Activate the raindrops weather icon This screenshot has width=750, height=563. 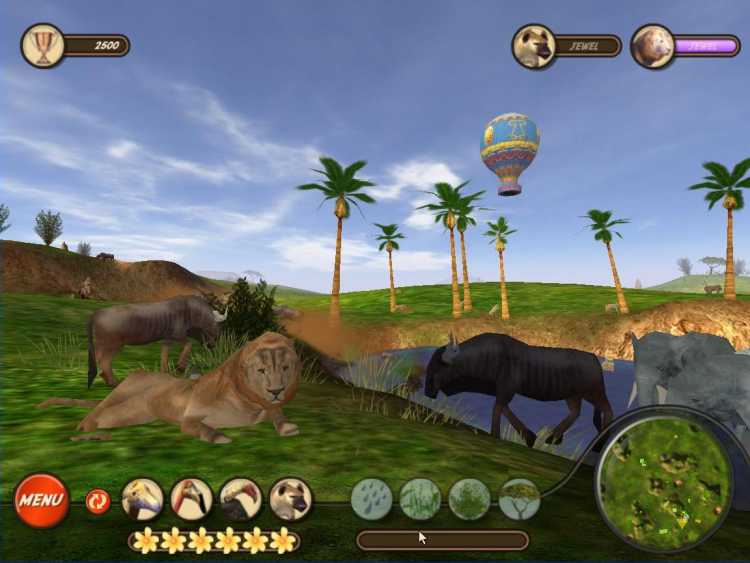(372, 499)
